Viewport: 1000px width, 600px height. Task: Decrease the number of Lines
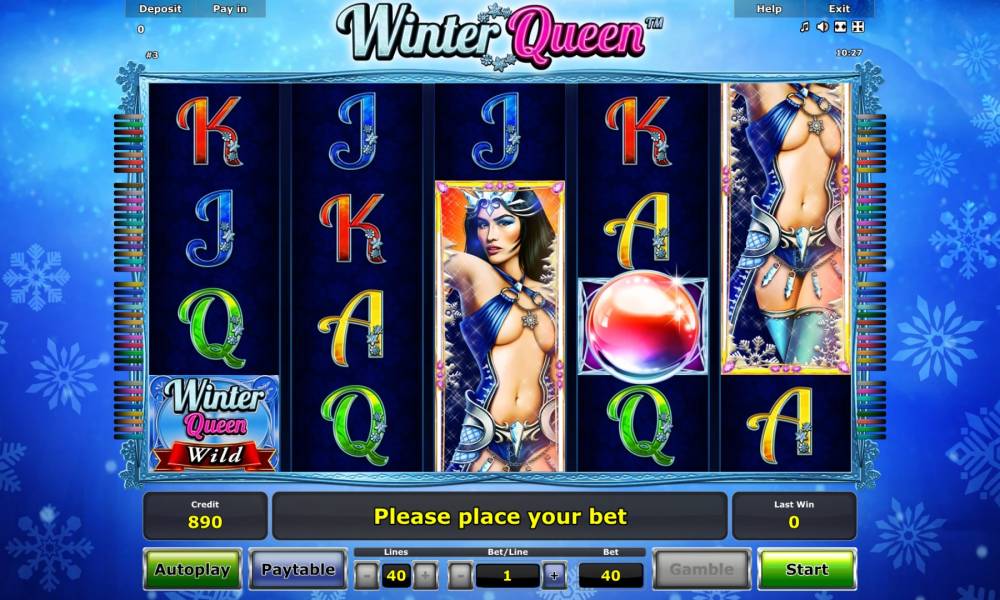367,575
